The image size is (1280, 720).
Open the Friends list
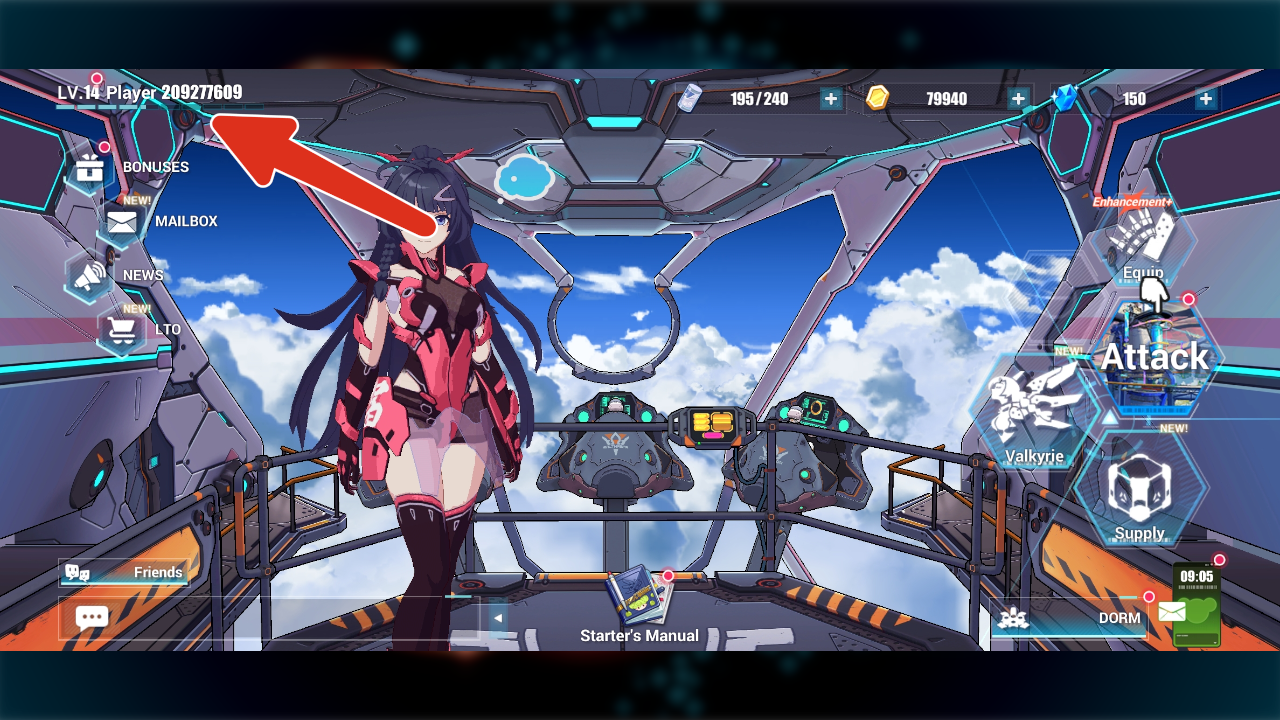(124, 572)
